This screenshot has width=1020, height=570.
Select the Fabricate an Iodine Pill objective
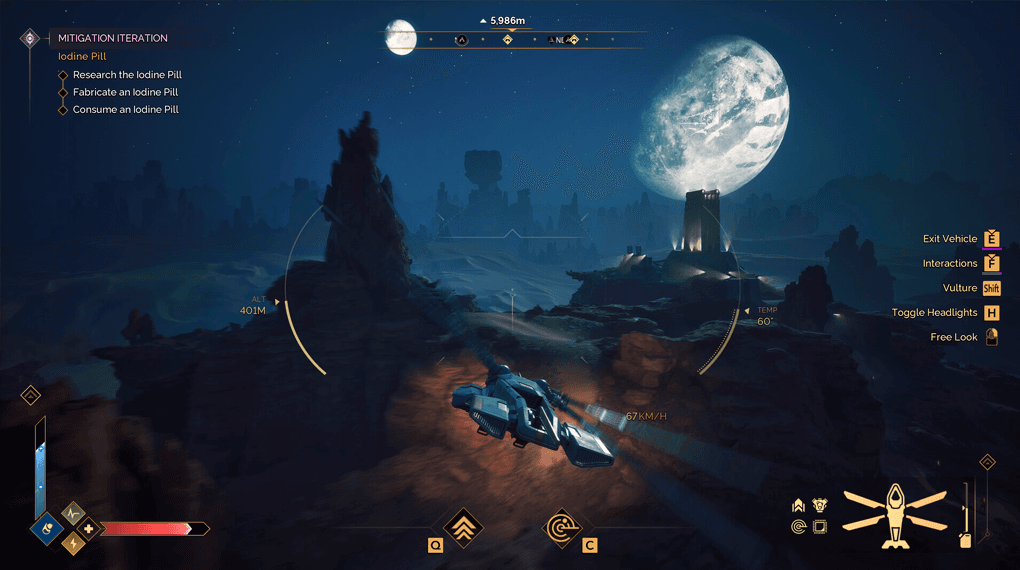[x=125, y=92]
